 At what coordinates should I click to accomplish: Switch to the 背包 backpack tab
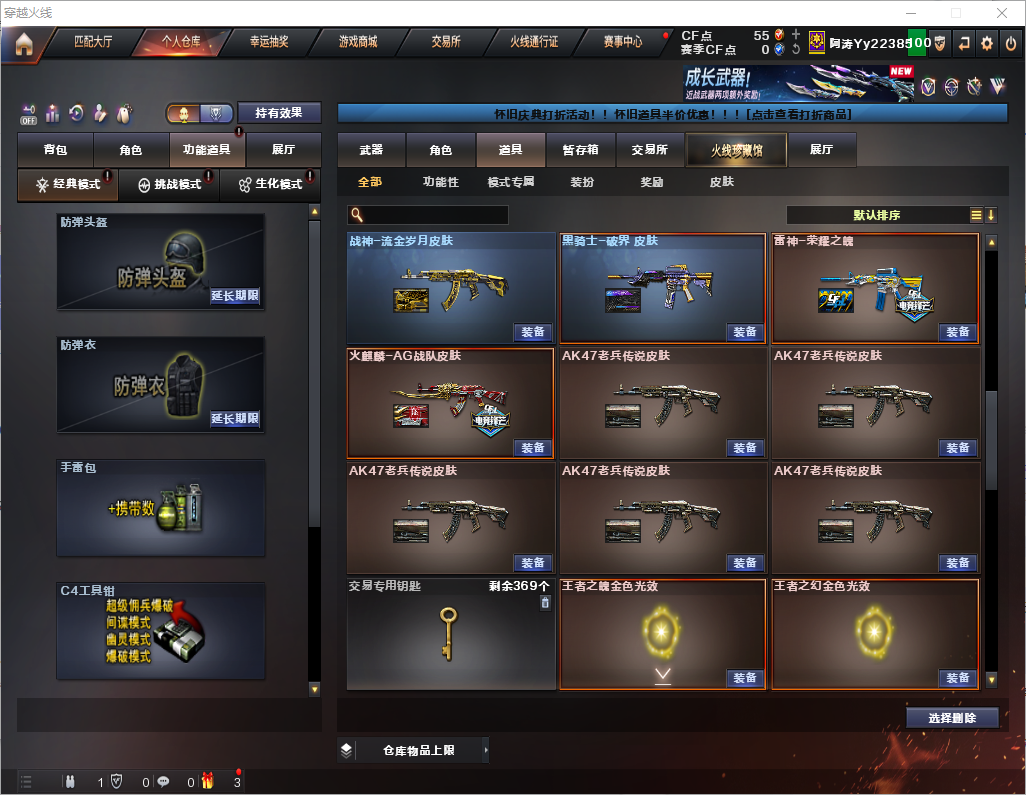click(x=56, y=150)
